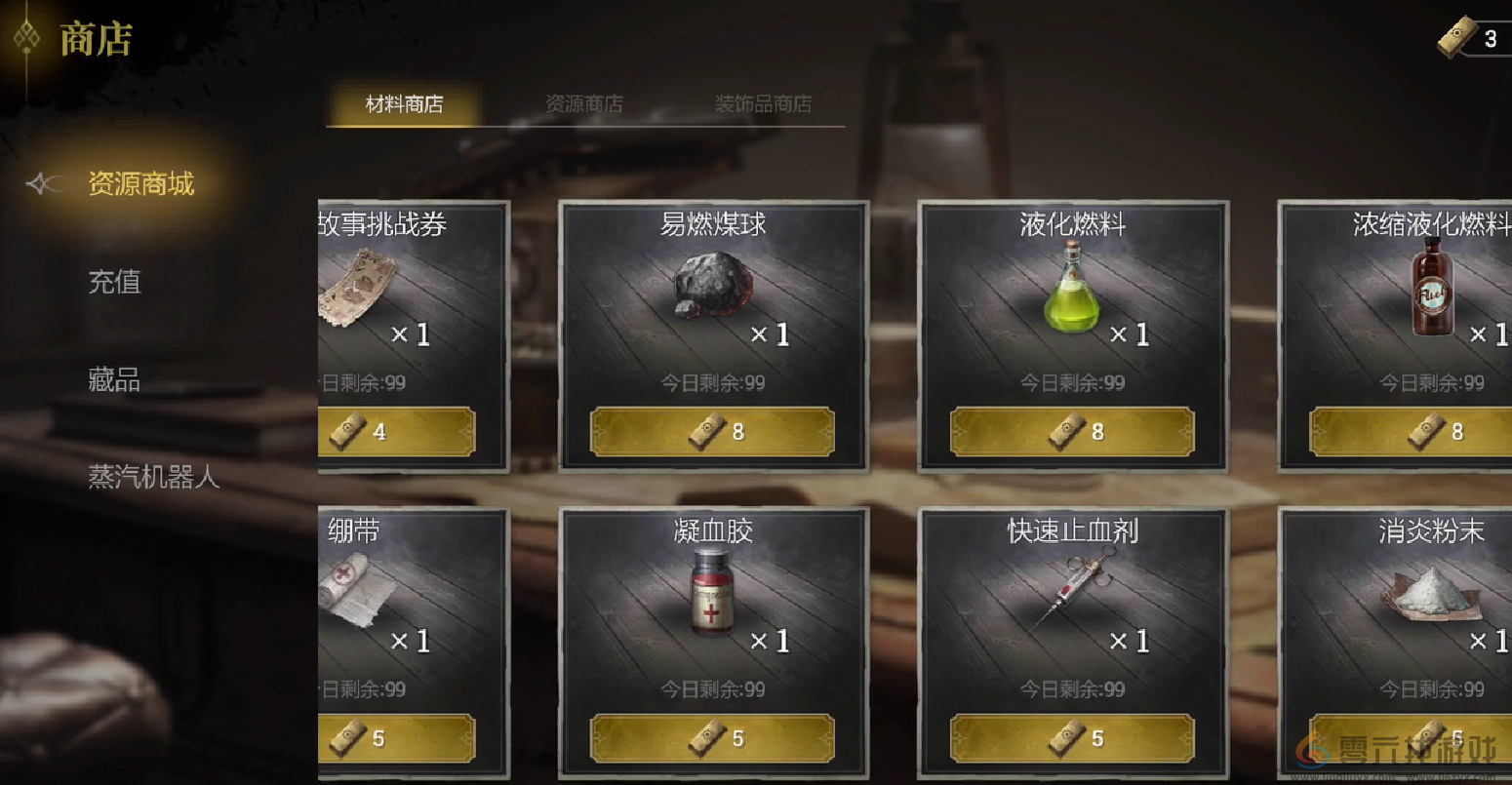Go to the 藏品 collection section

point(115,379)
